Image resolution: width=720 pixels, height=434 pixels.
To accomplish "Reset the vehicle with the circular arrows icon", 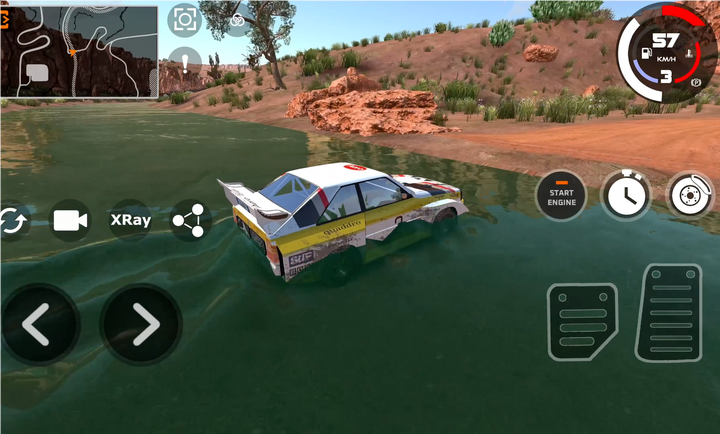I will point(12,220).
